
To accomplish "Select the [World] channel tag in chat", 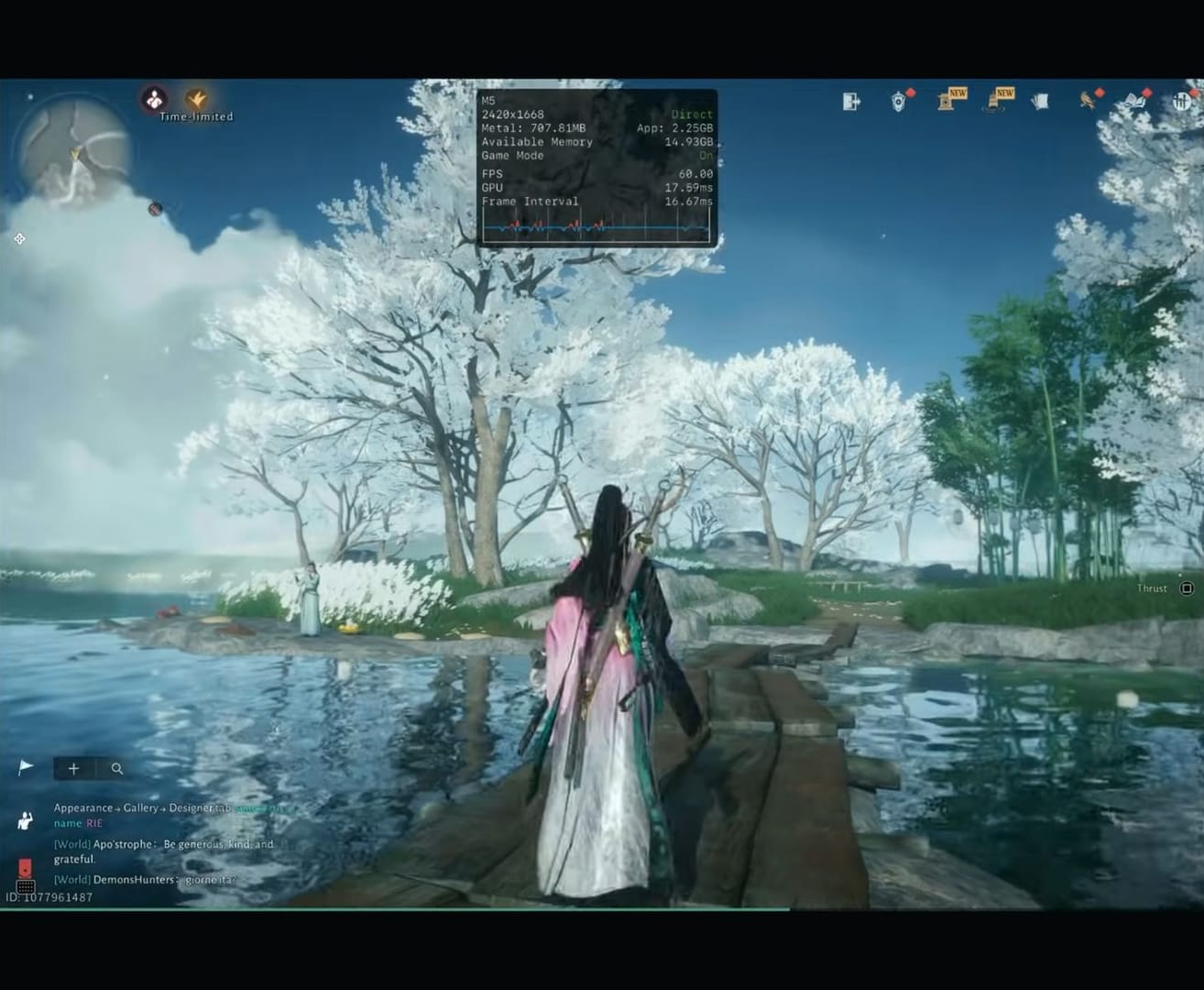I will (x=71, y=844).
